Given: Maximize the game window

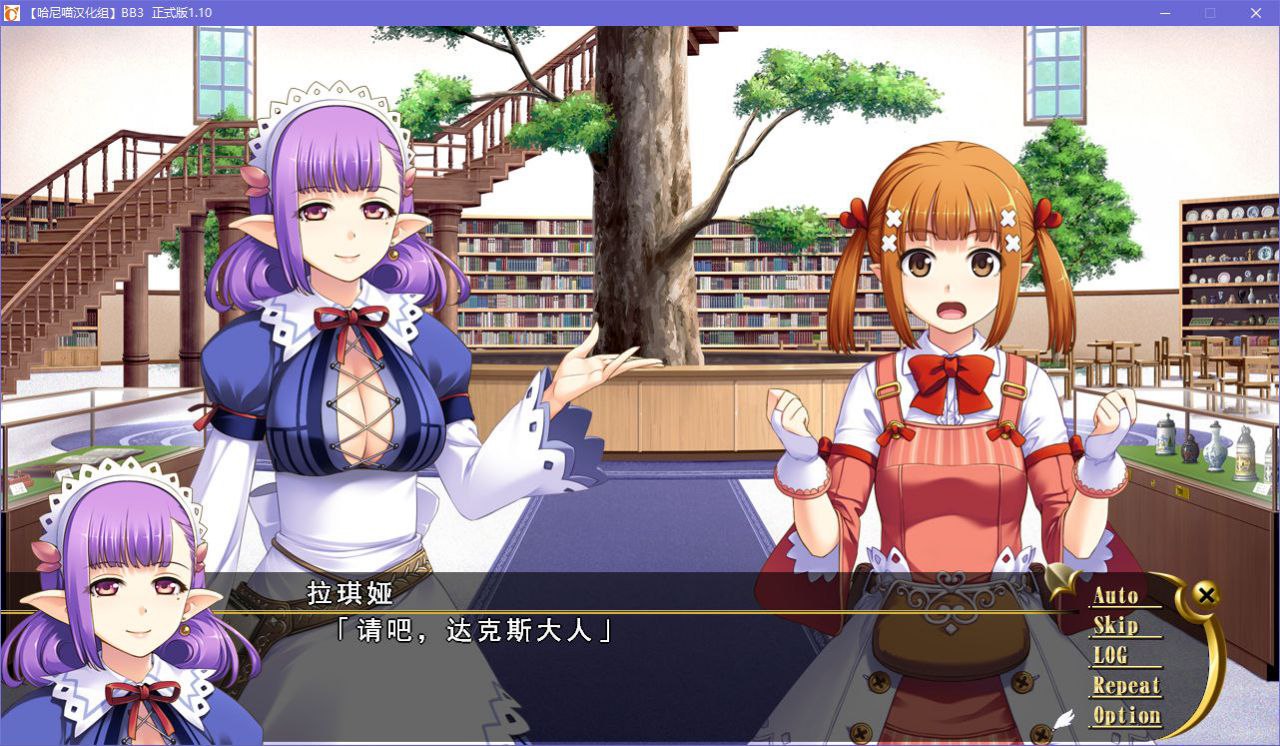Looking at the screenshot, I should click(x=1209, y=13).
